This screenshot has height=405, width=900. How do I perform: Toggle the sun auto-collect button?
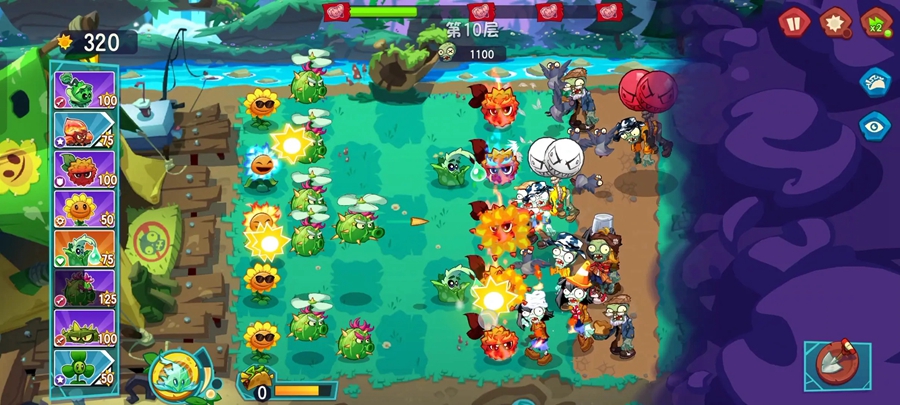click(x=835, y=21)
